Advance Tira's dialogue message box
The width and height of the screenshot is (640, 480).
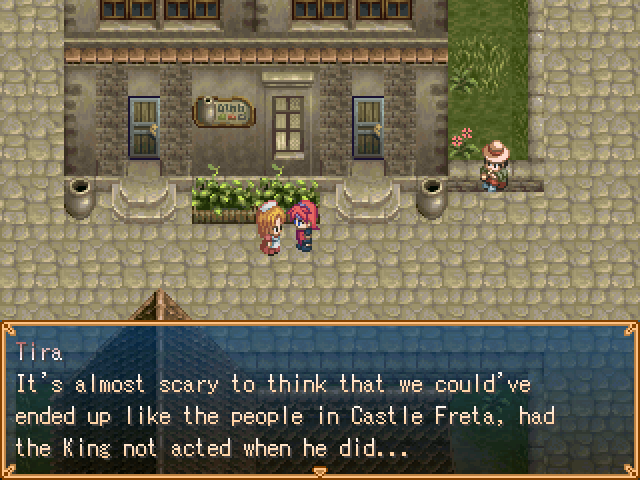coord(319,400)
